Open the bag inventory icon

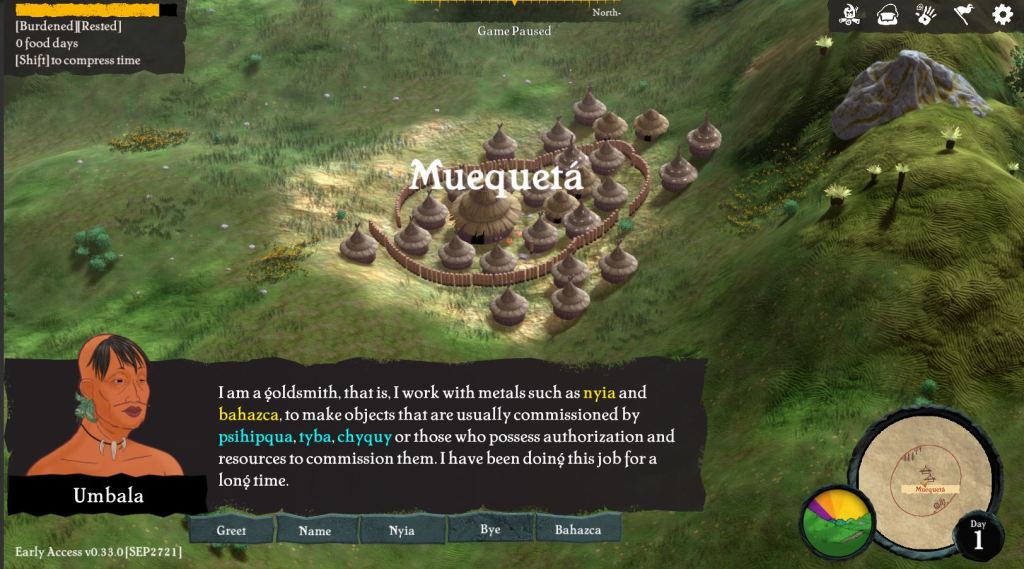click(888, 15)
